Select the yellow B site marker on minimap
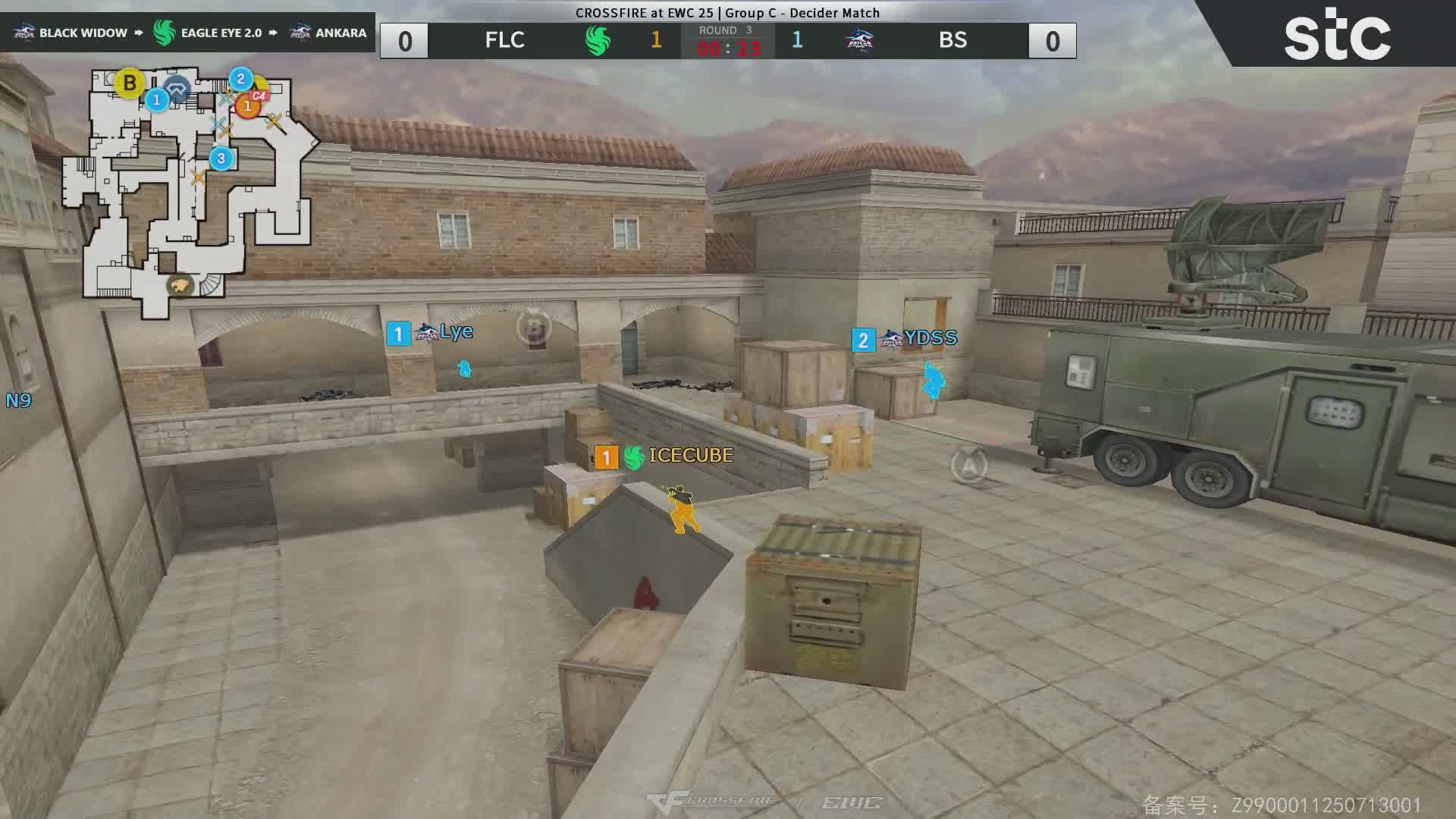Viewport: 1456px width, 819px height. click(130, 83)
